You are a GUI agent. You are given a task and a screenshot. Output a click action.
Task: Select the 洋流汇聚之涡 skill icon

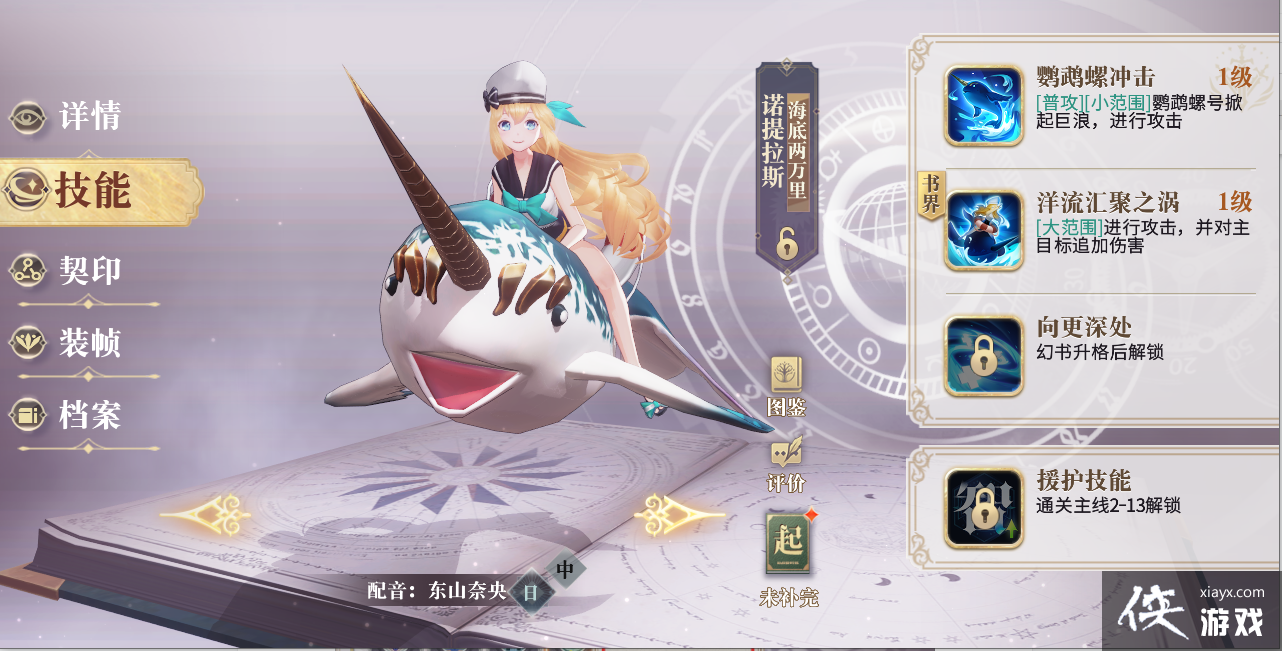pos(984,231)
